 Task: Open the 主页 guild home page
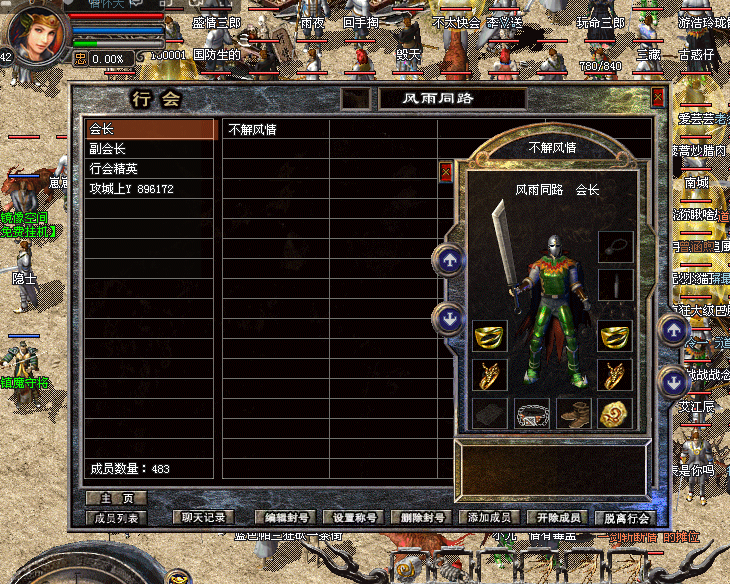coord(116,498)
